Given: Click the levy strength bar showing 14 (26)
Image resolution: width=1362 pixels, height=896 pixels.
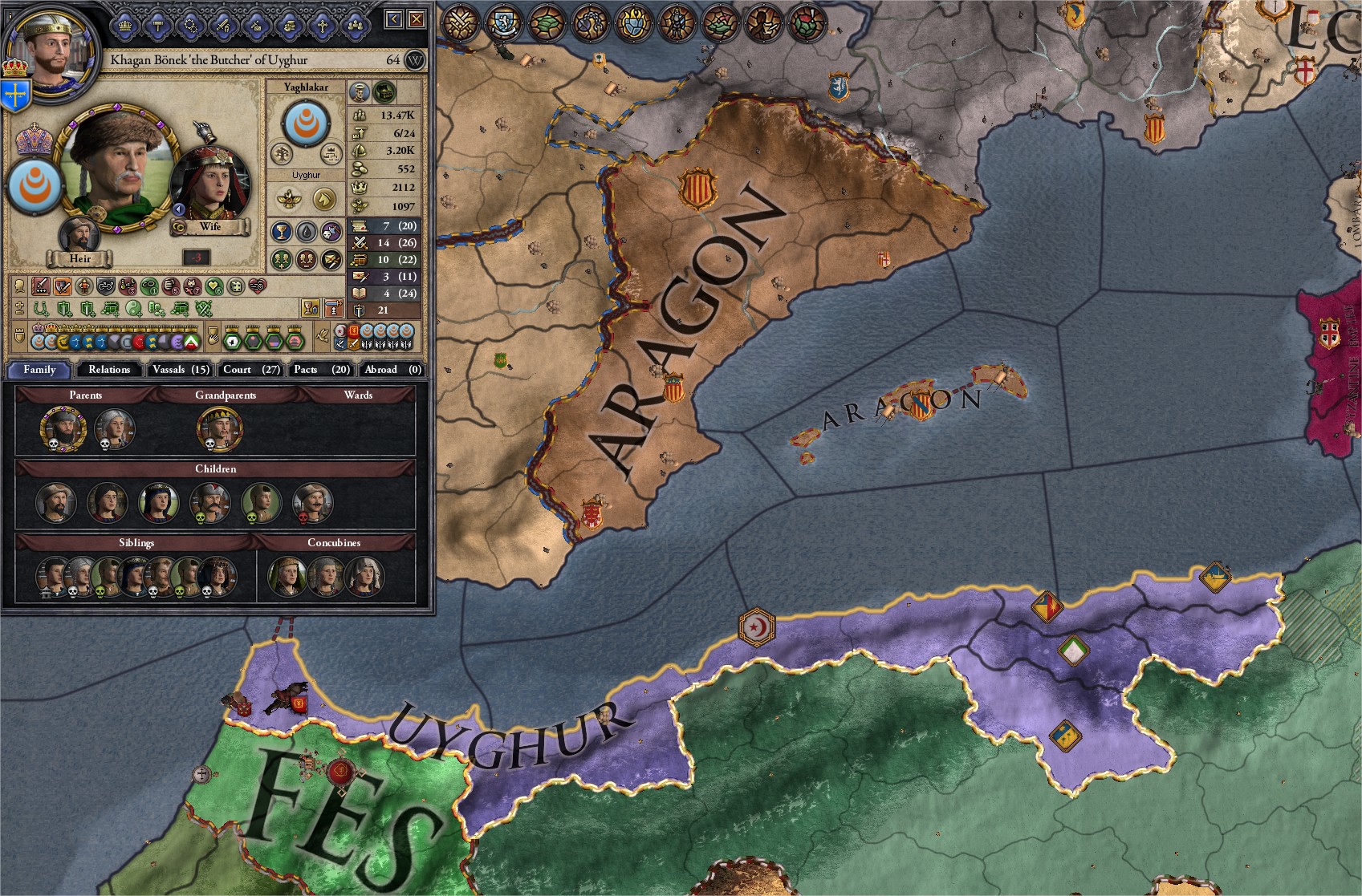Looking at the screenshot, I should pos(385,242).
